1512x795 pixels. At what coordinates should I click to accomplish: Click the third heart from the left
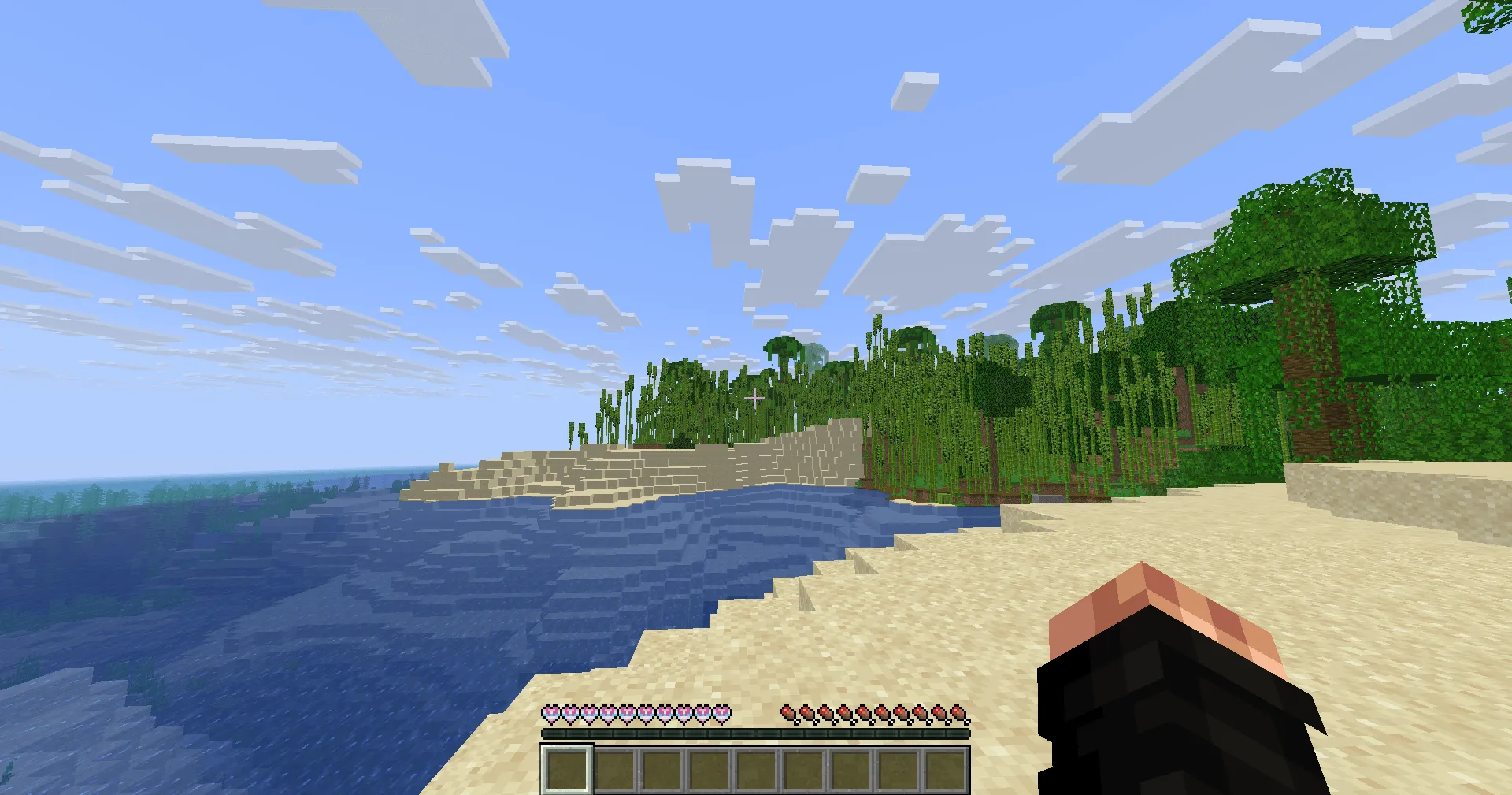(589, 713)
